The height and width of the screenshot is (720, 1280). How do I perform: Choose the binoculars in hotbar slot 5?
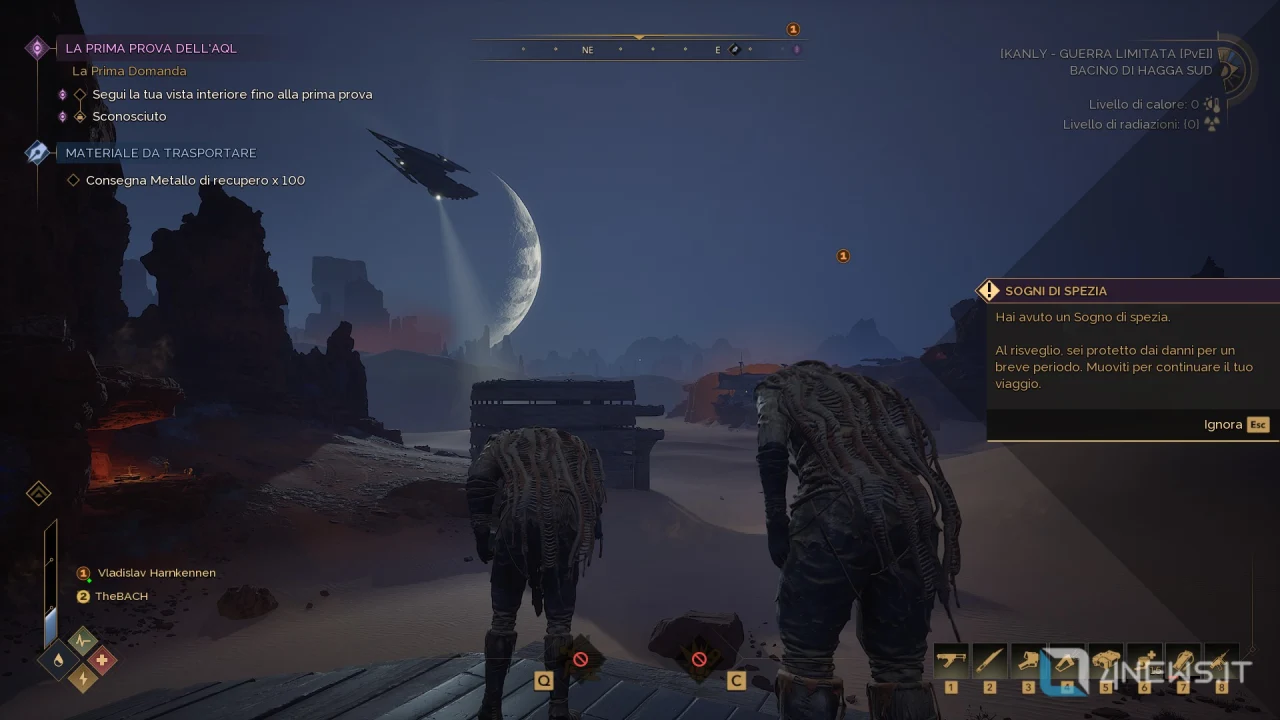pyautogui.click(x=1105, y=661)
